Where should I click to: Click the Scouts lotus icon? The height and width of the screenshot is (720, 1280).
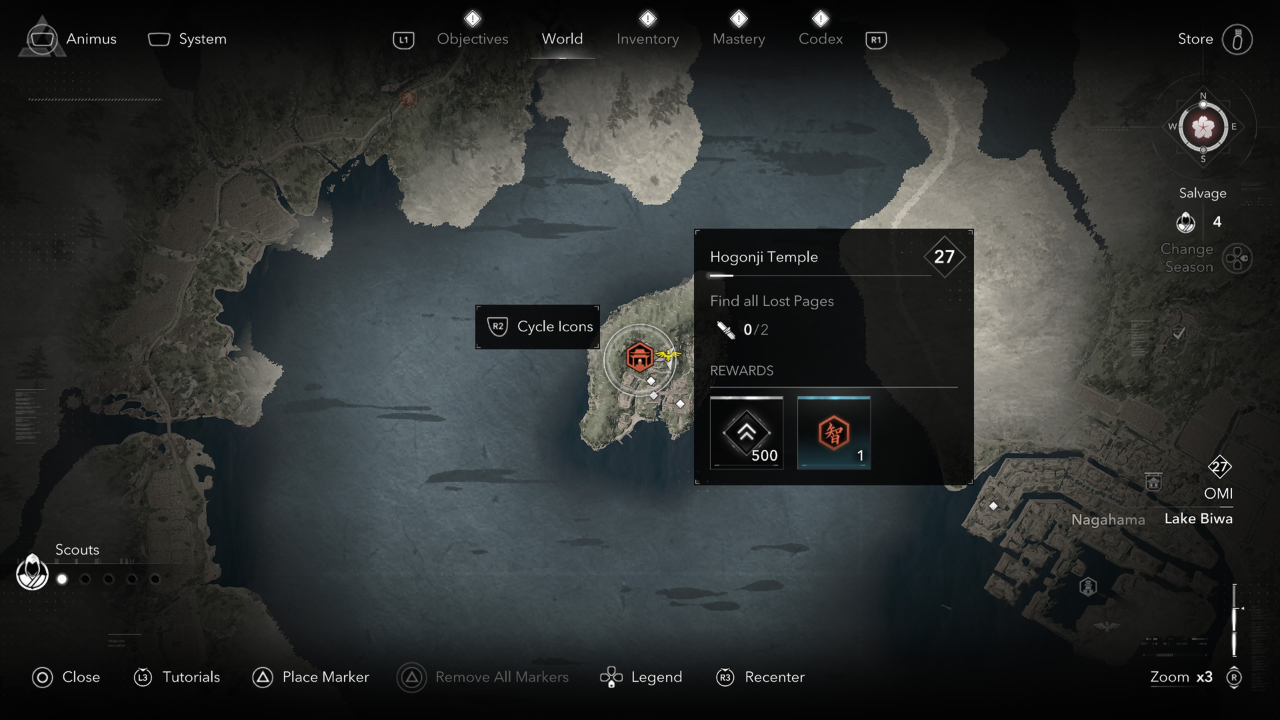33,573
